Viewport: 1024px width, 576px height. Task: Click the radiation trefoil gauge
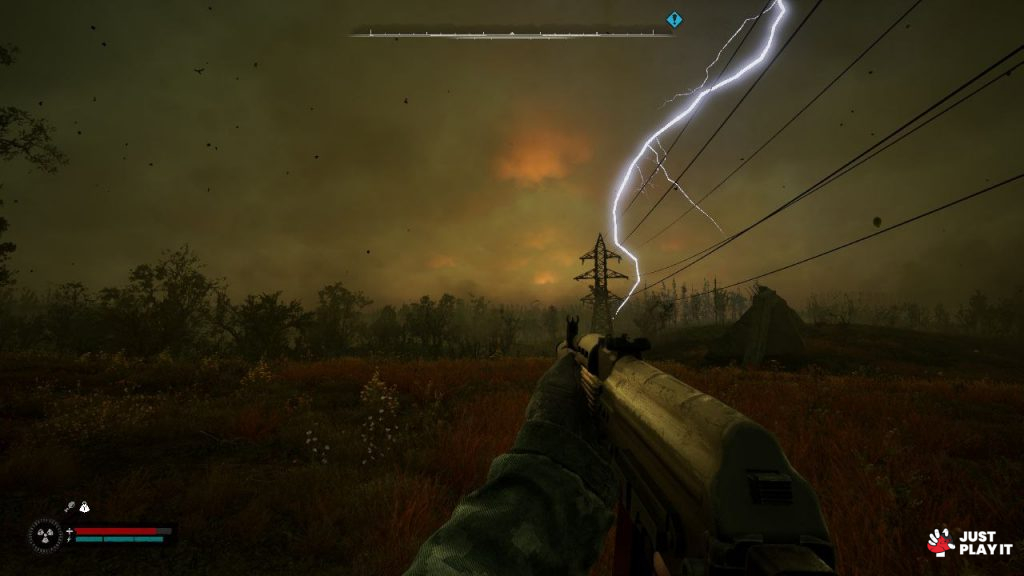[45, 535]
